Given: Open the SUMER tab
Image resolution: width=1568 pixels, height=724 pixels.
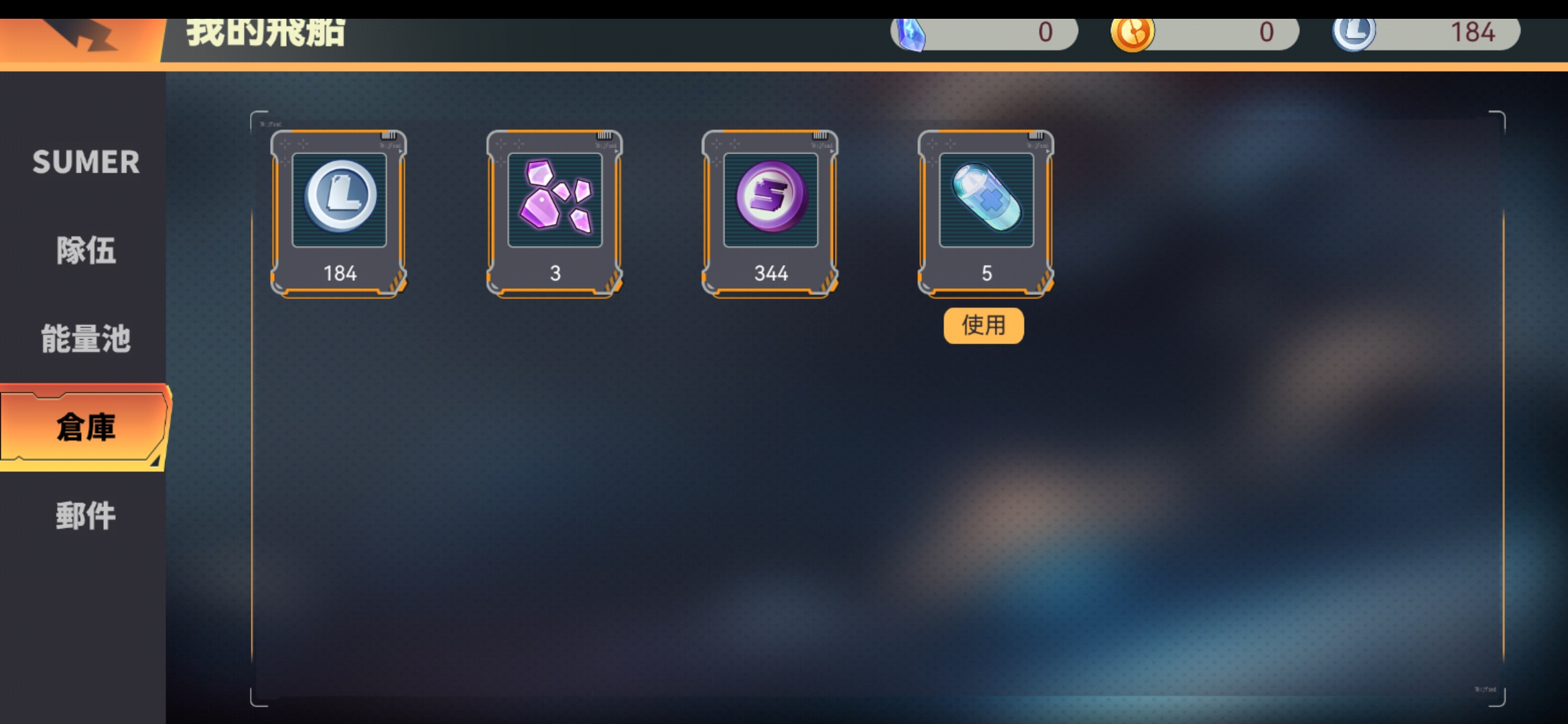Looking at the screenshot, I should click(86, 162).
